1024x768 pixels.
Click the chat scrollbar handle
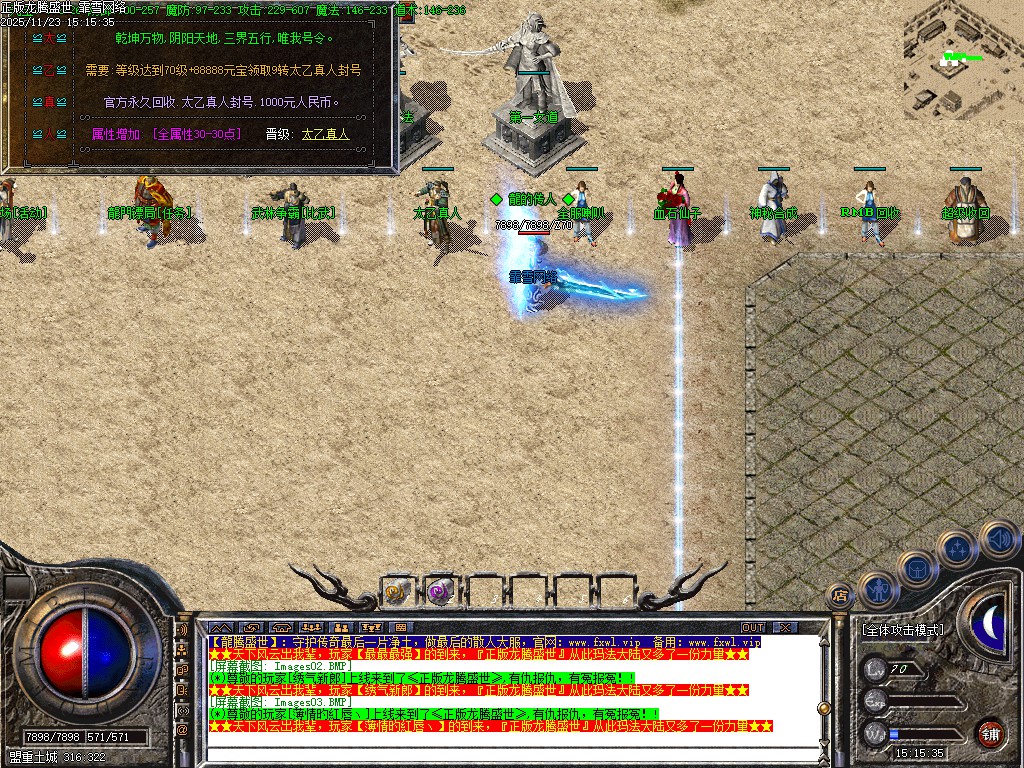823,708
